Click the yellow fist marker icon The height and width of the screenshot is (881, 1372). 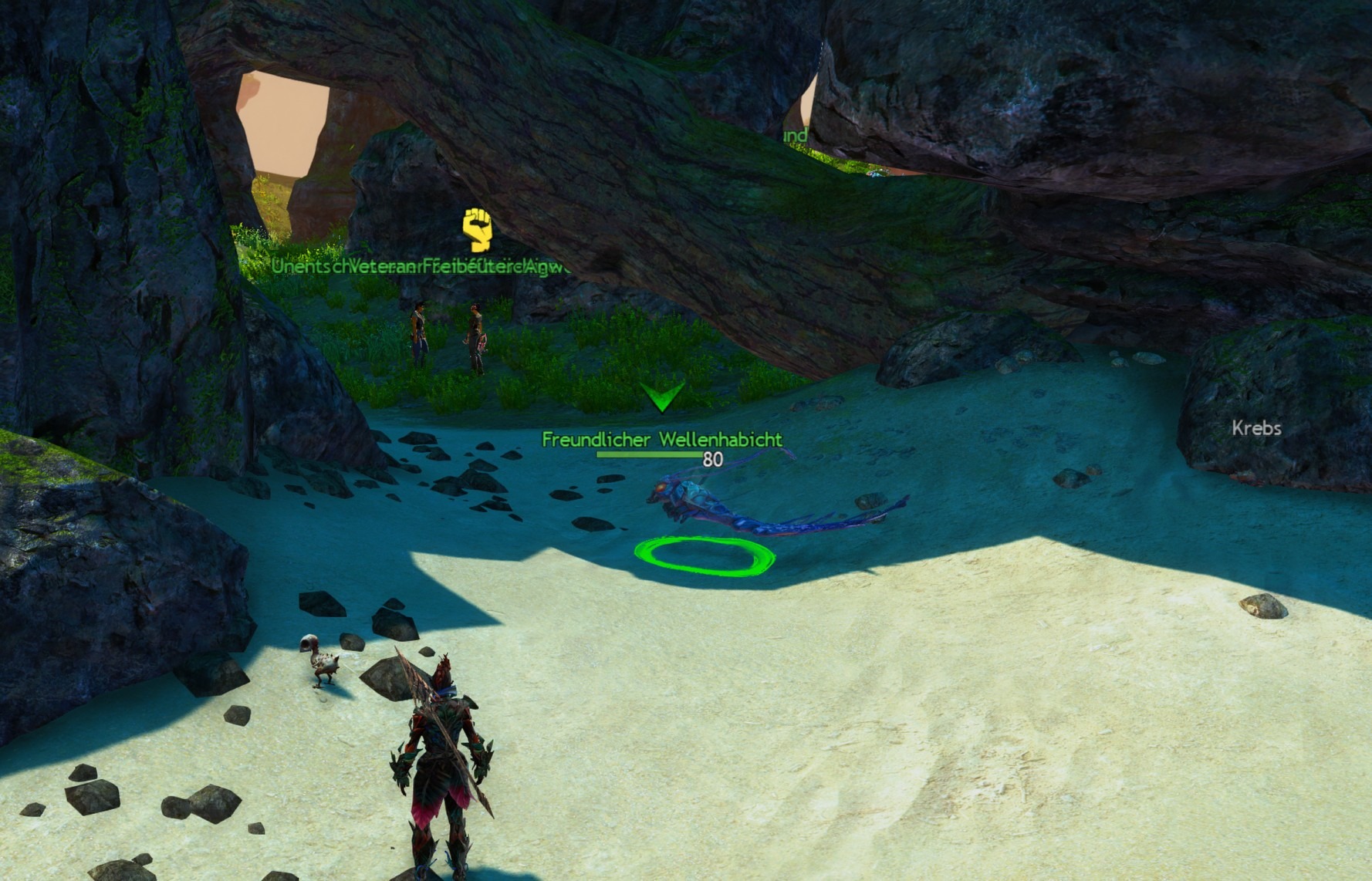click(x=477, y=229)
